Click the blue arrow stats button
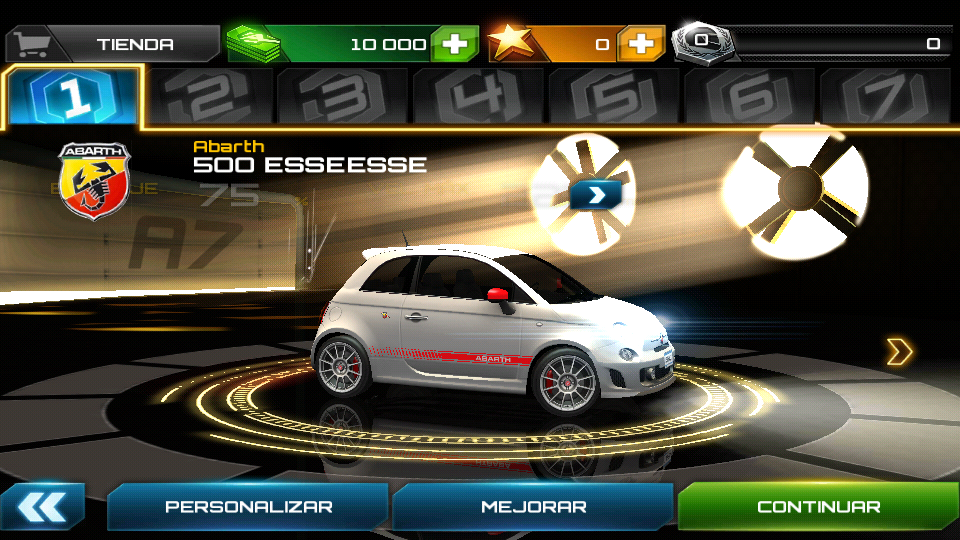 pos(596,193)
